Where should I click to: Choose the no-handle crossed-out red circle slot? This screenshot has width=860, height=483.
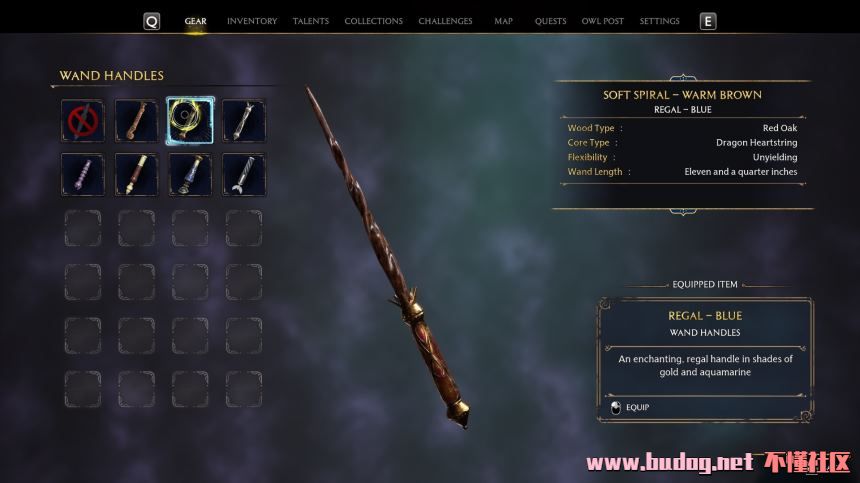(82, 120)
